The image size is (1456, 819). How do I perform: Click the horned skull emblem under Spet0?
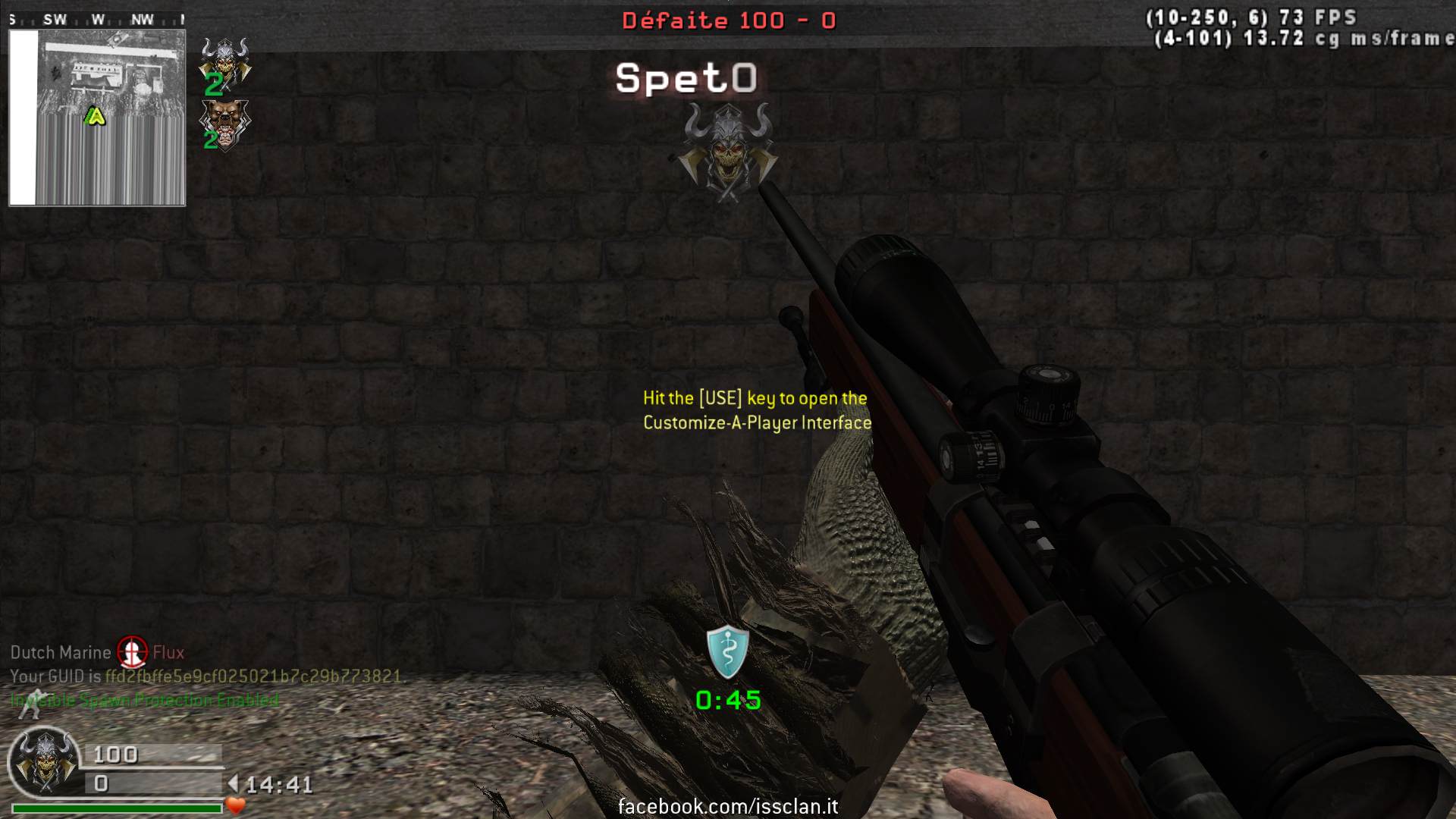(x=727, y=152)
